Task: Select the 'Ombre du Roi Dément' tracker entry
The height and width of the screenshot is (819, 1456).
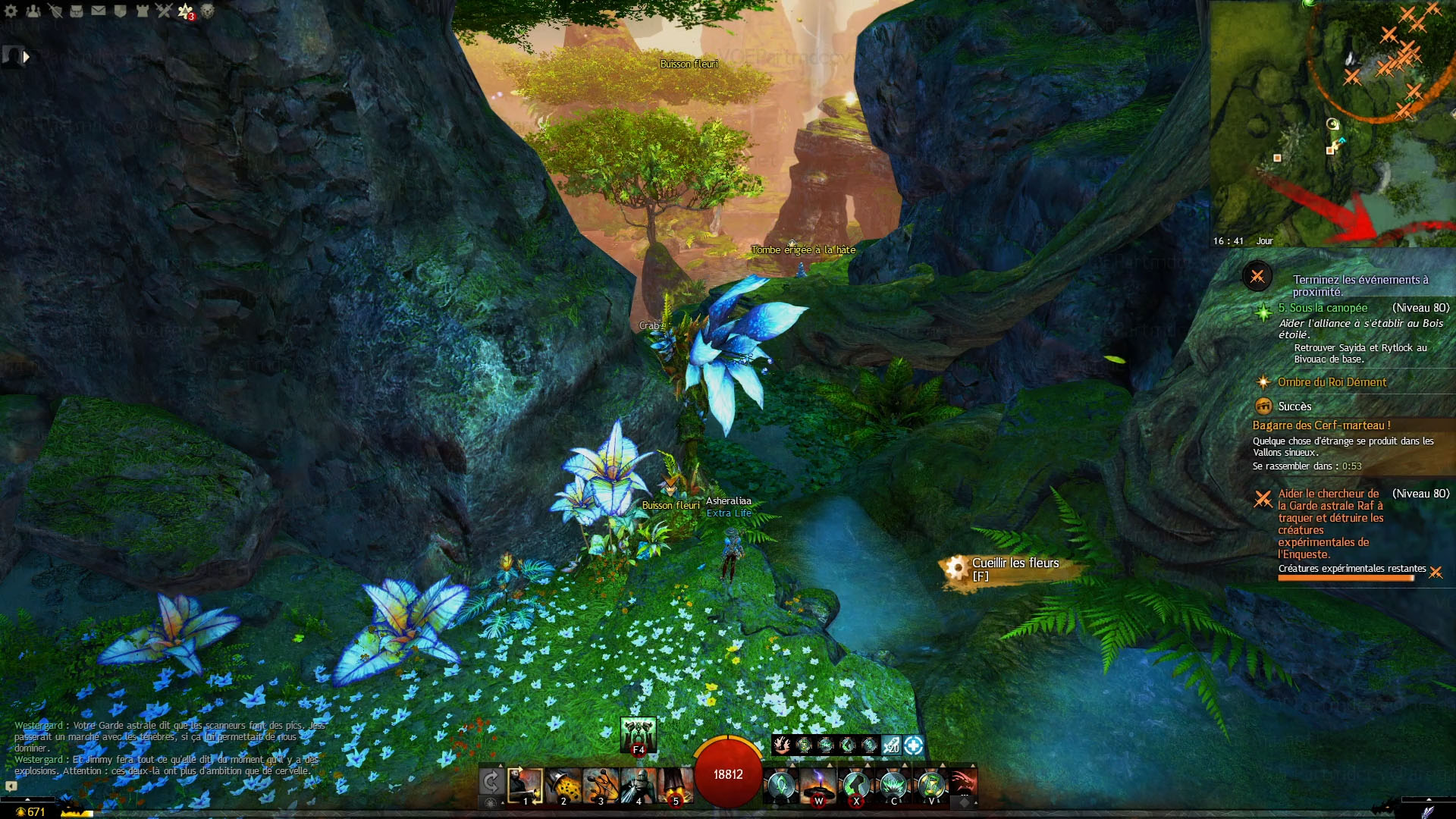Action: [x=1332, y=382]
